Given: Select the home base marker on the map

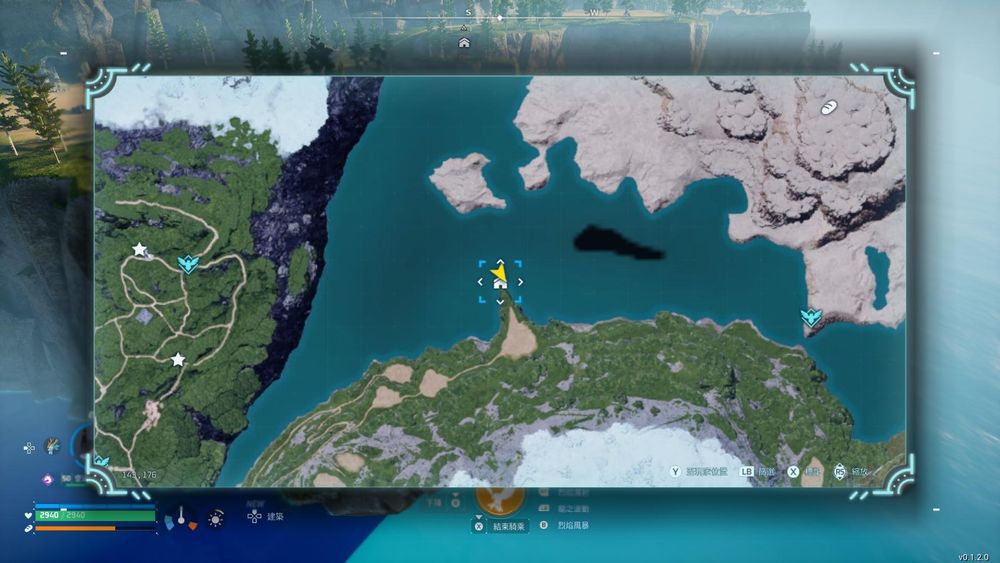Looking at the screenshot, I should (x=500, y=284).
